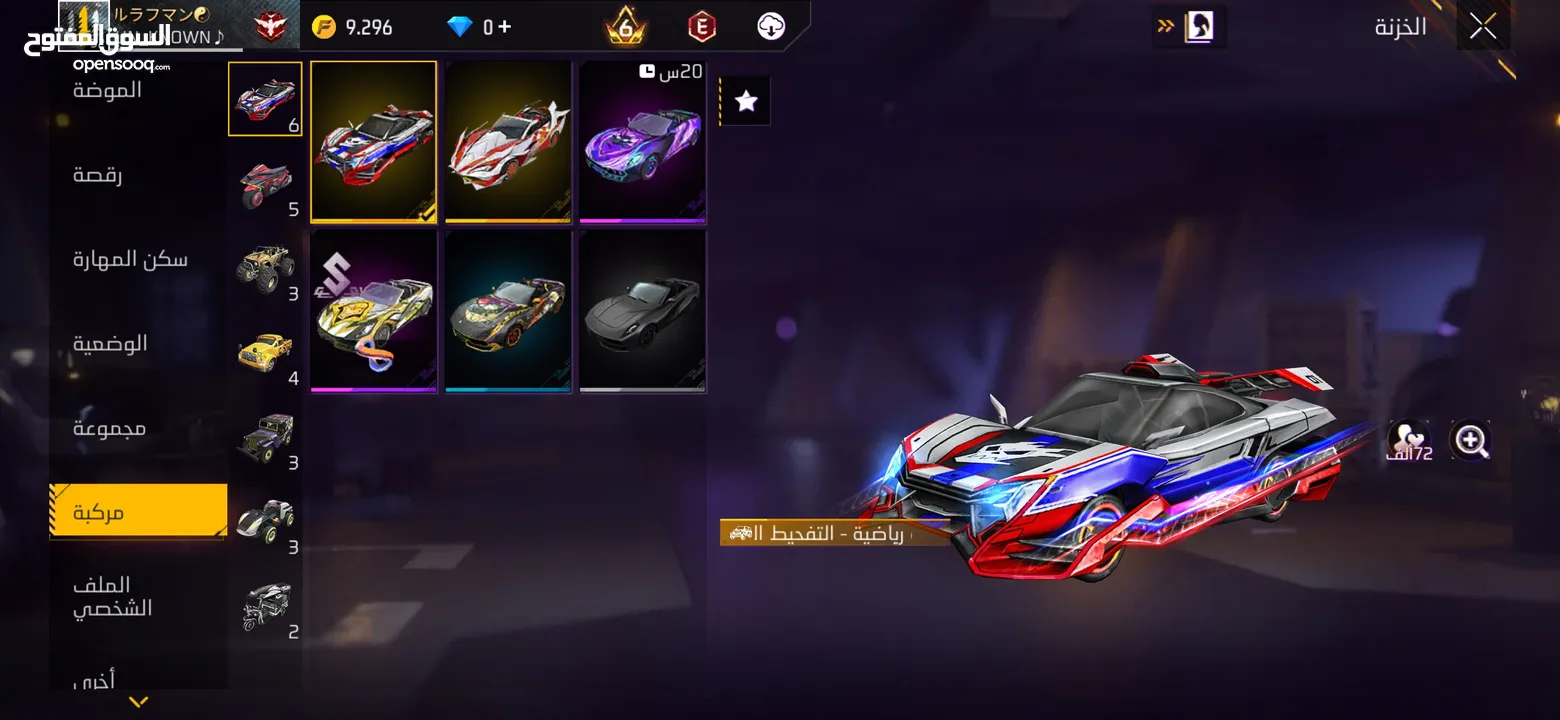The height and width of the screenshot is (720, 1560).
Task: Zoom in on the car with magnifier
Action: [x=1470, y=440]
